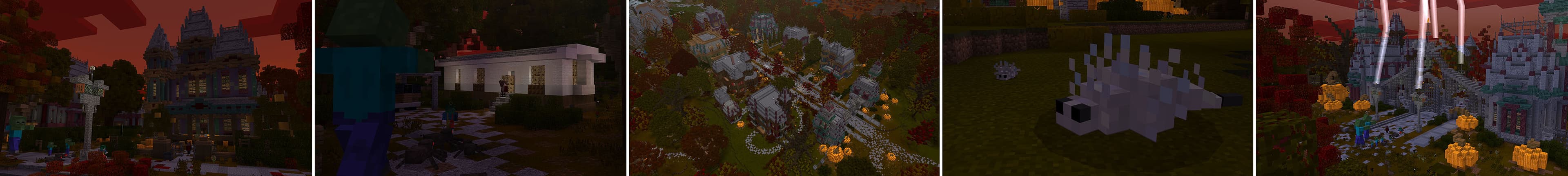View the aerial village overview screenshot
Screen dimensions: 1568x176
pos(784,88)
